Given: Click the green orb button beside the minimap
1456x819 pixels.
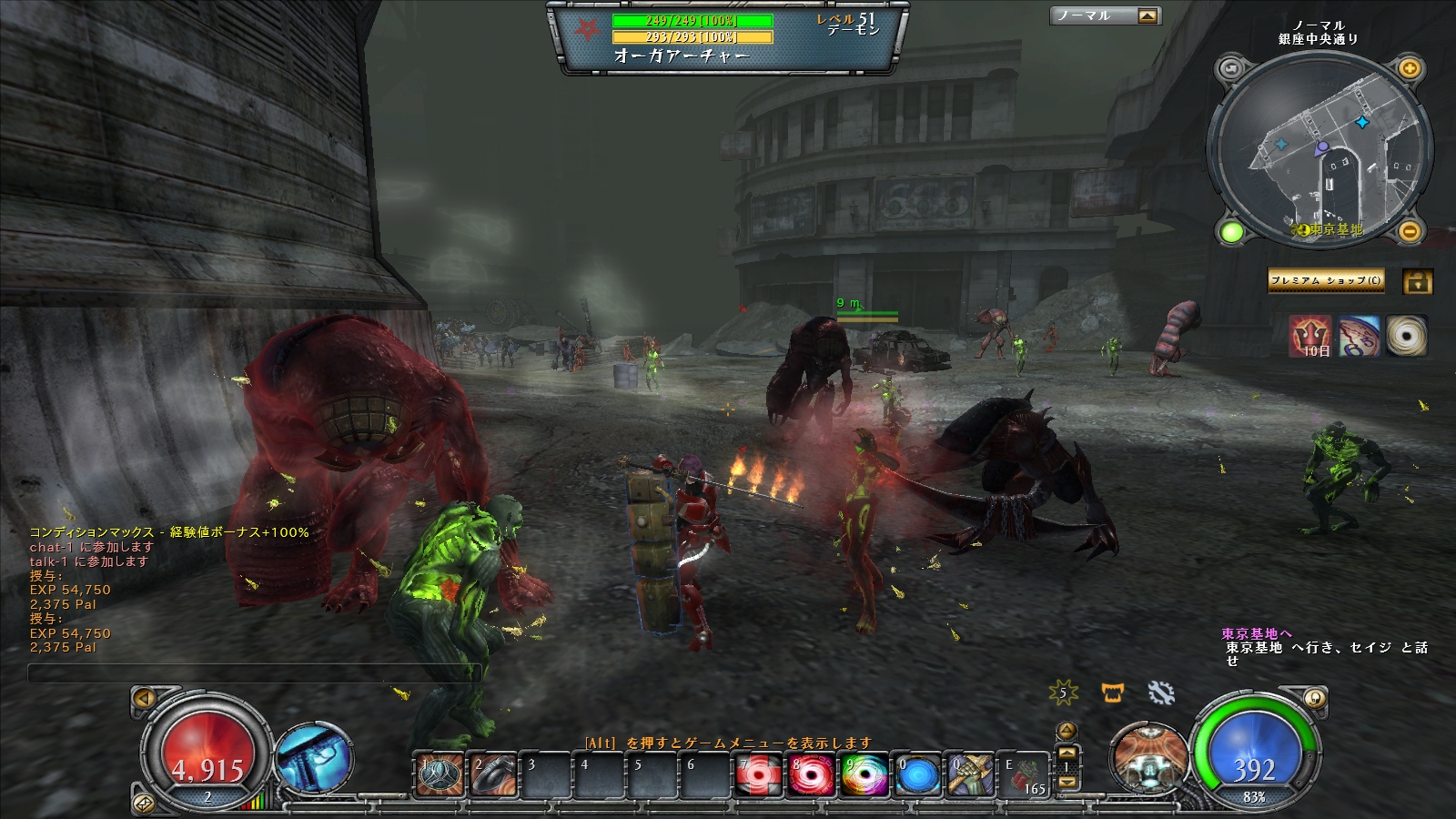Looking at the screenshot, I should coord(1231,232).
